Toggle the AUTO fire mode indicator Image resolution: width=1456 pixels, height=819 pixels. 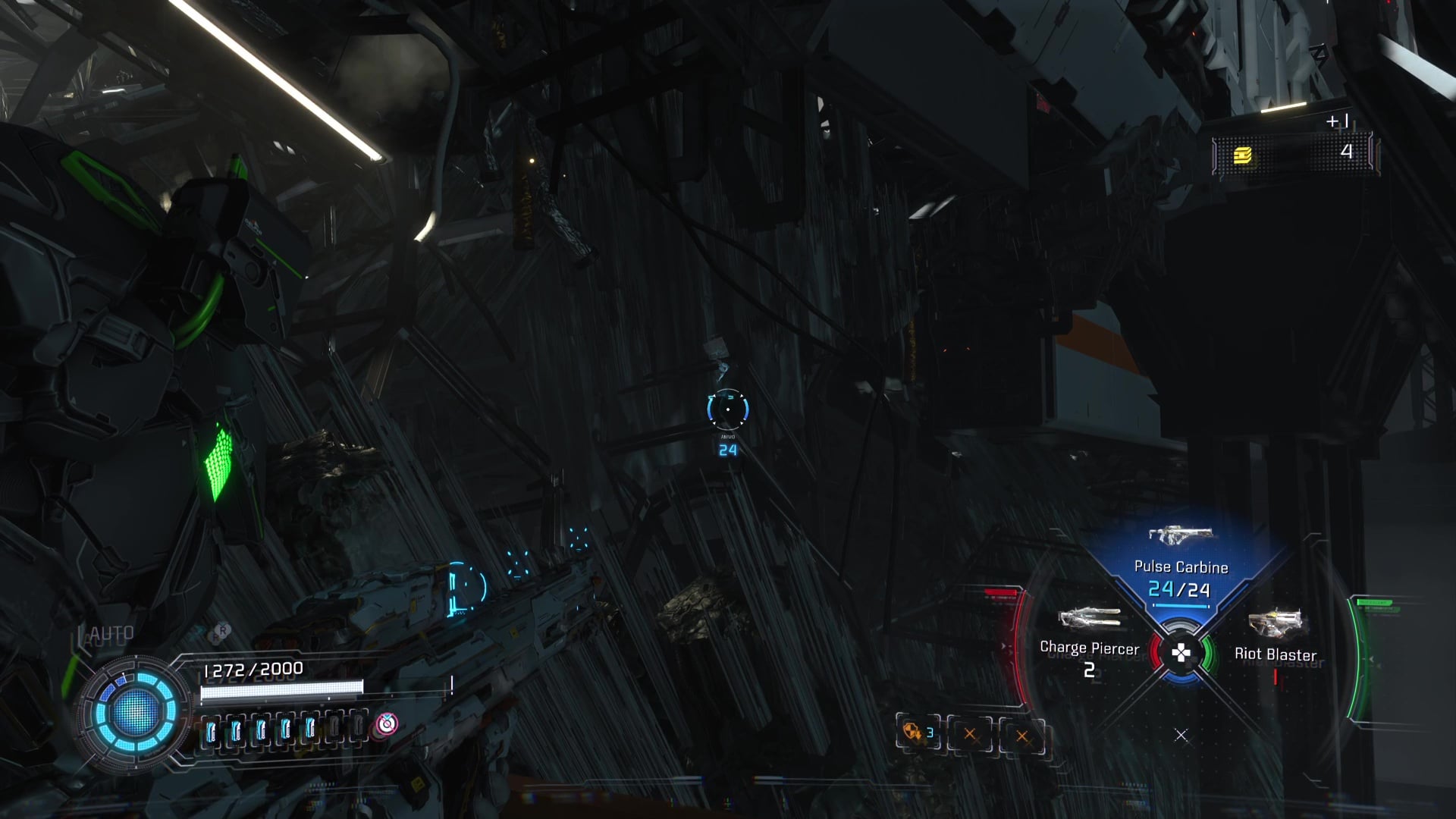[x=111, y=634]
